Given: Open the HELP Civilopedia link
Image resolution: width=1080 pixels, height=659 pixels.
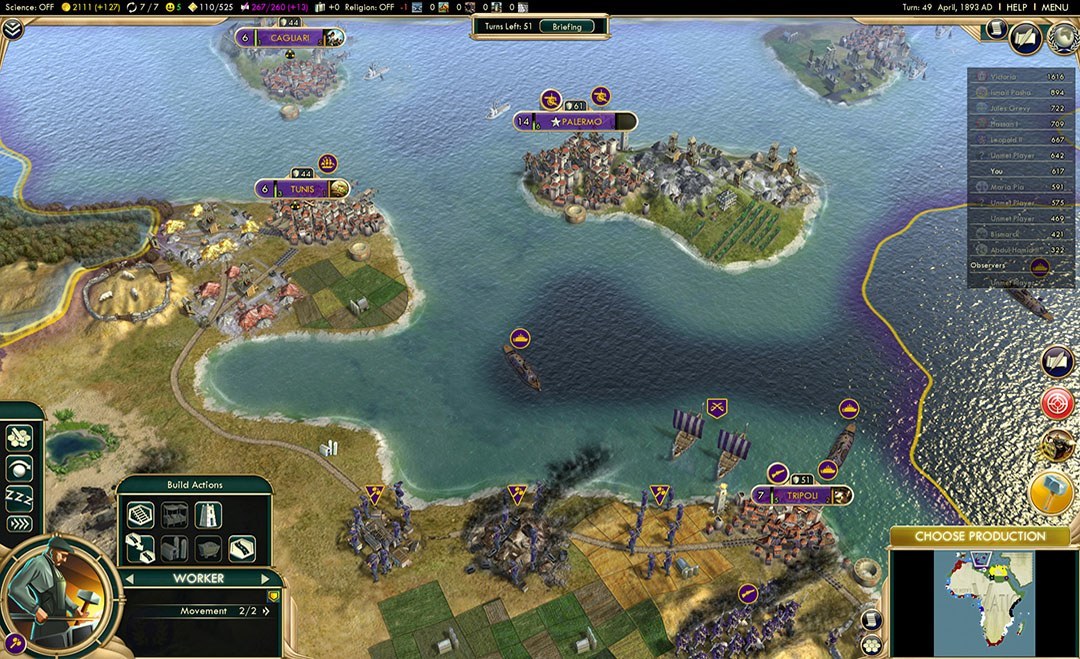Looking at the screenshot, I should (1016, 7).
